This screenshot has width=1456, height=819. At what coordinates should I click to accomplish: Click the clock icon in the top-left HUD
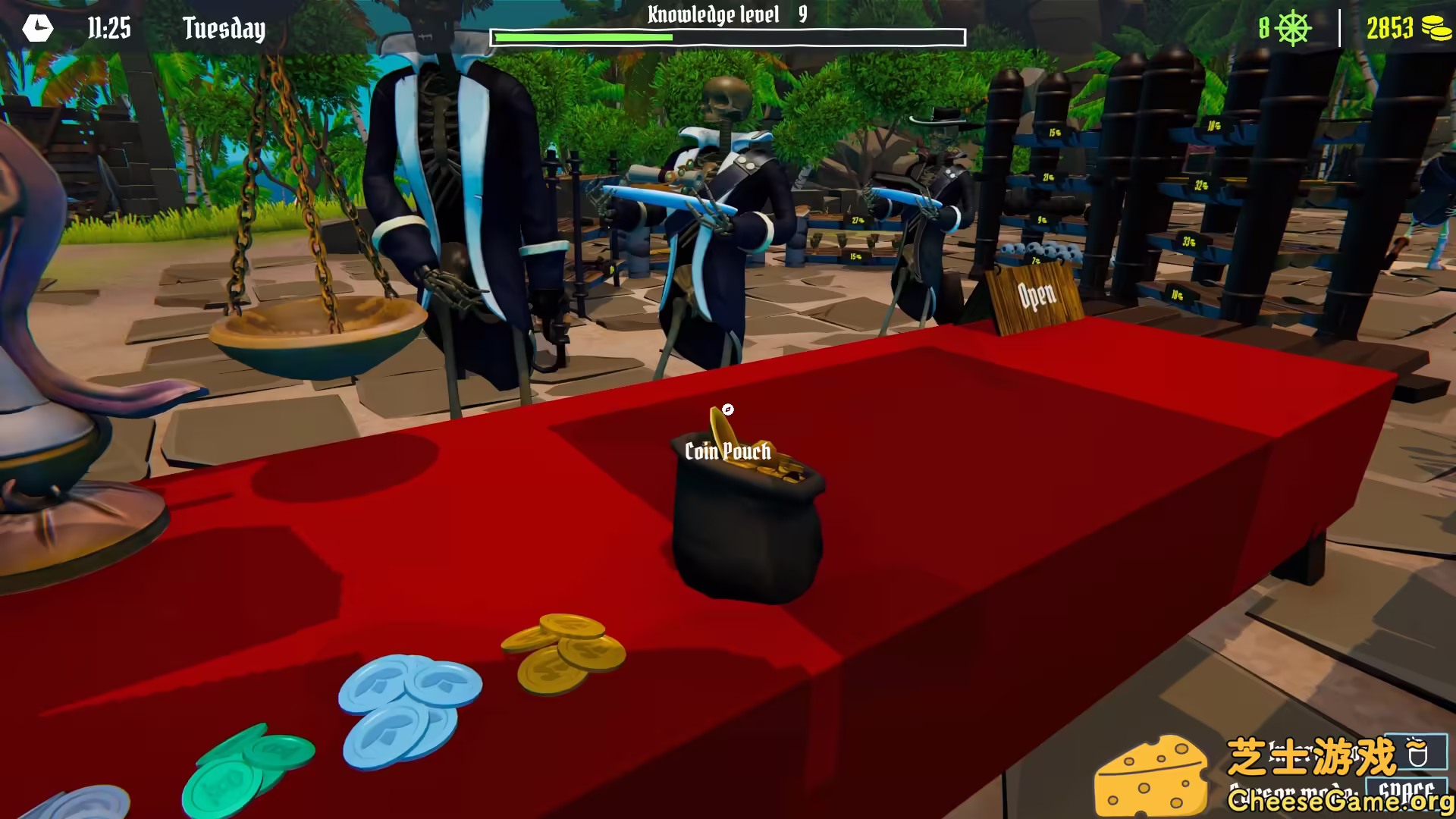36,29
